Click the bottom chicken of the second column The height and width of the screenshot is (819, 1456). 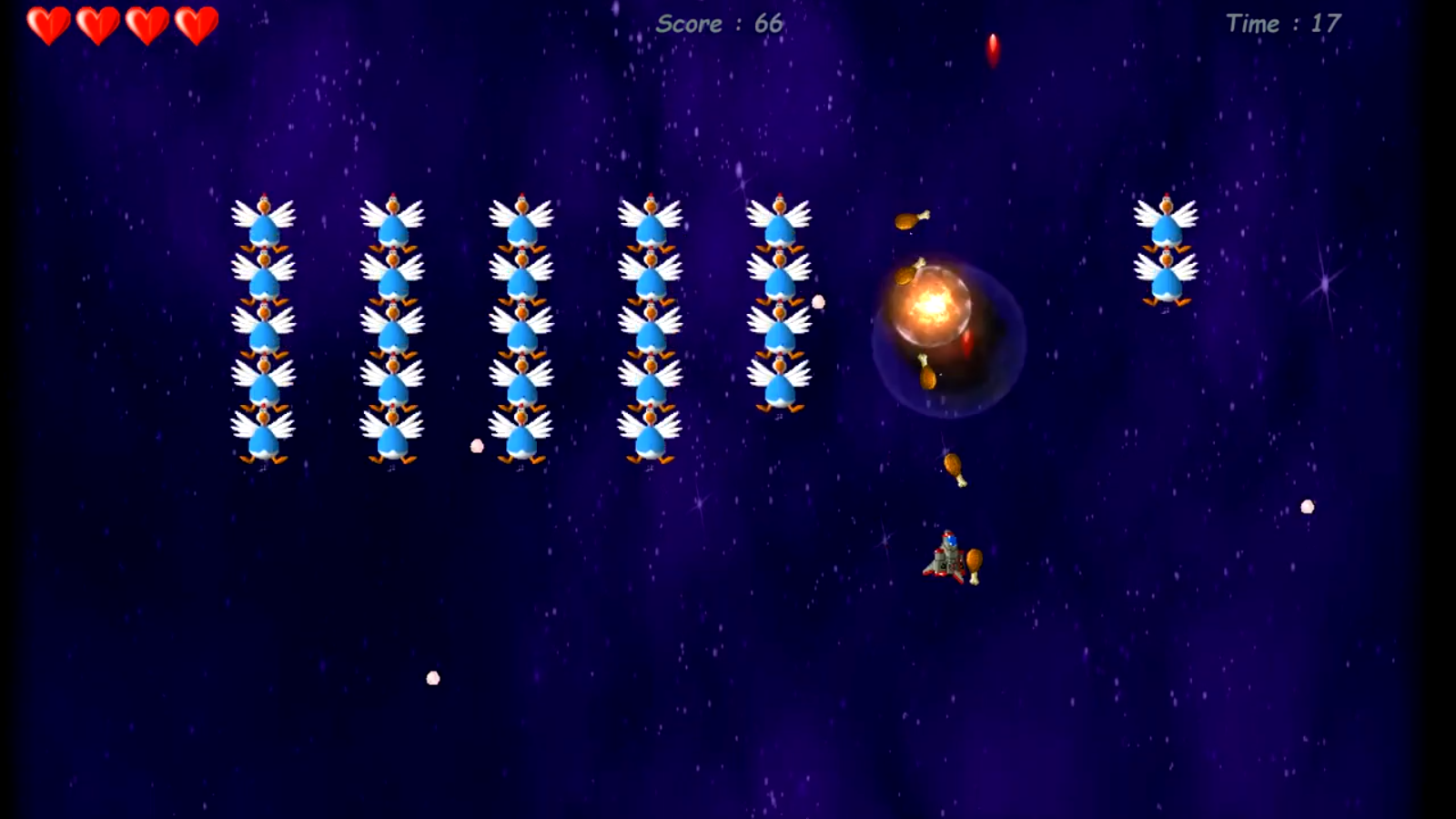396,432
